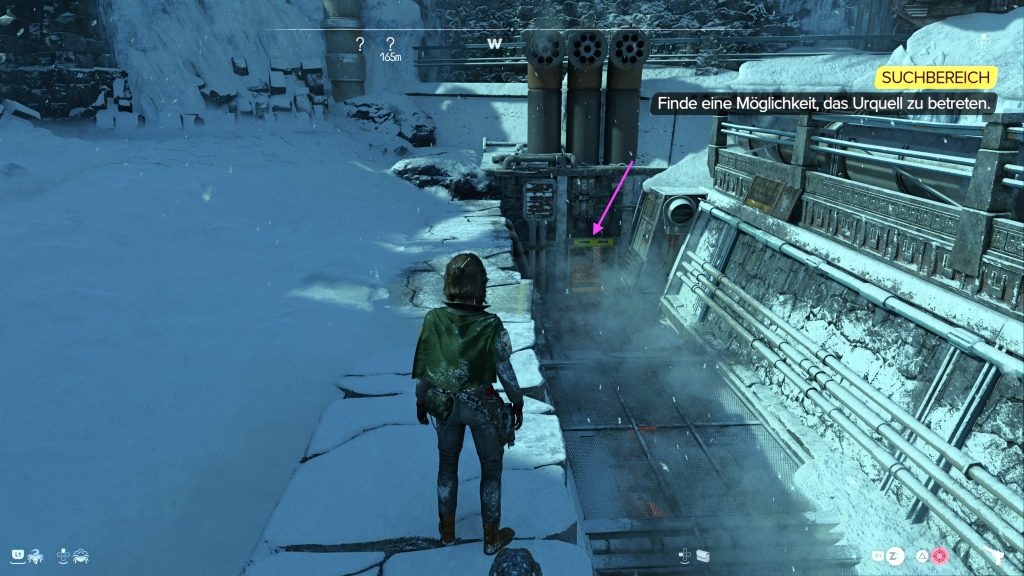Select the SUCHBEREICH objective tracker label

936,78
